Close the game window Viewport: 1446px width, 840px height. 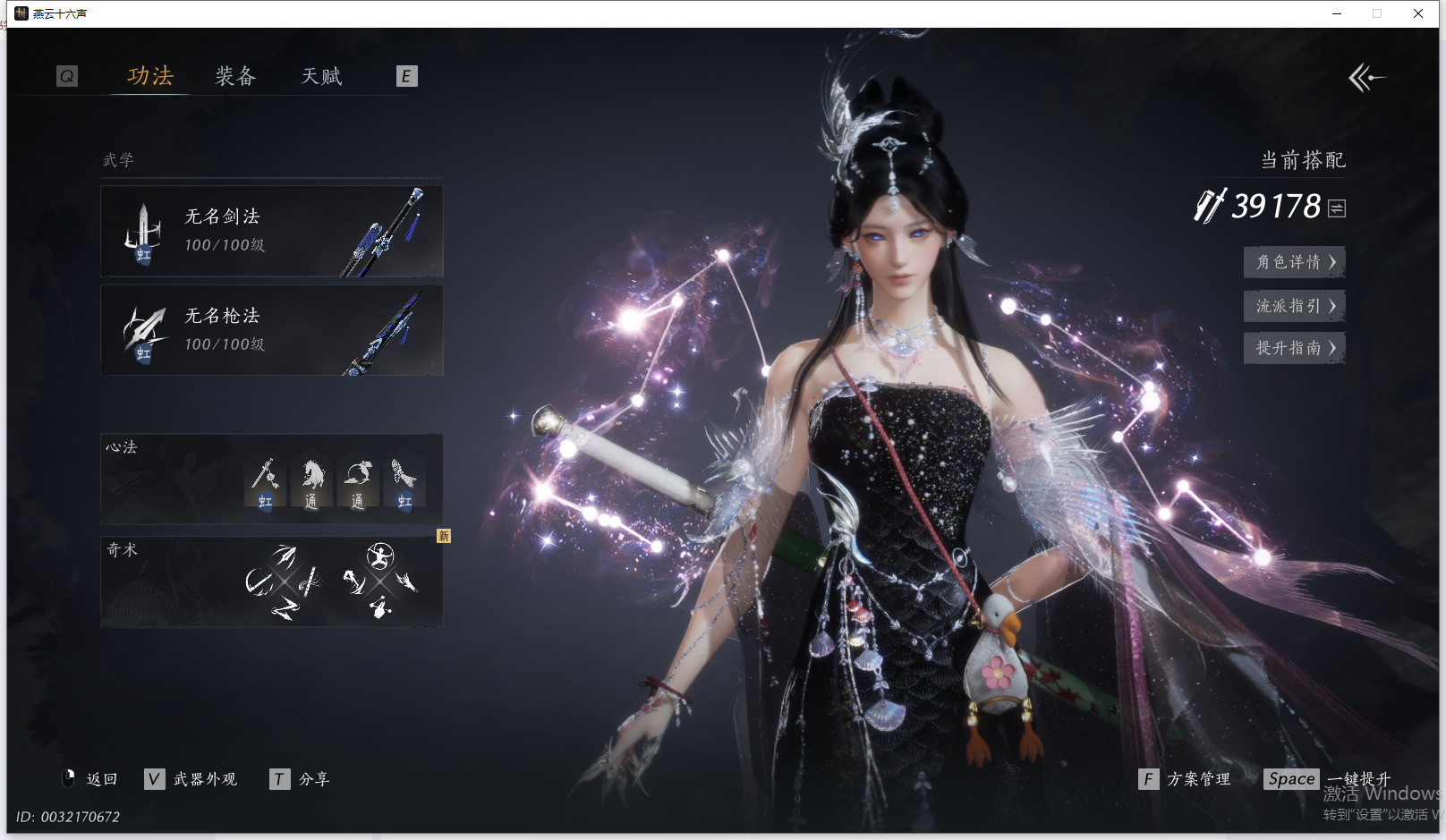click(x=1418, y=13)
